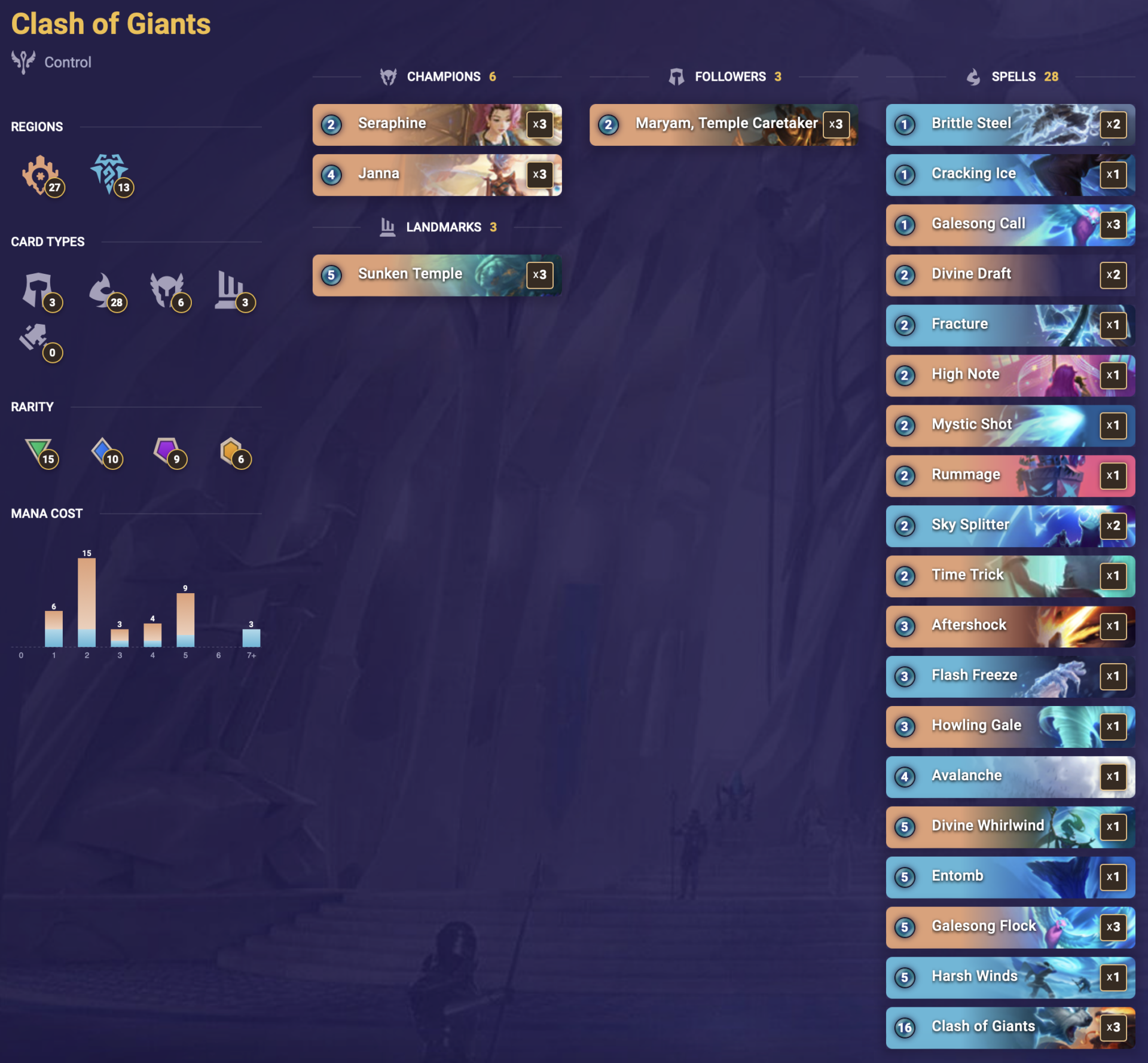The image size is (1148, 1063).
Task: Select the champion card type icon
Action: (169, 292)
